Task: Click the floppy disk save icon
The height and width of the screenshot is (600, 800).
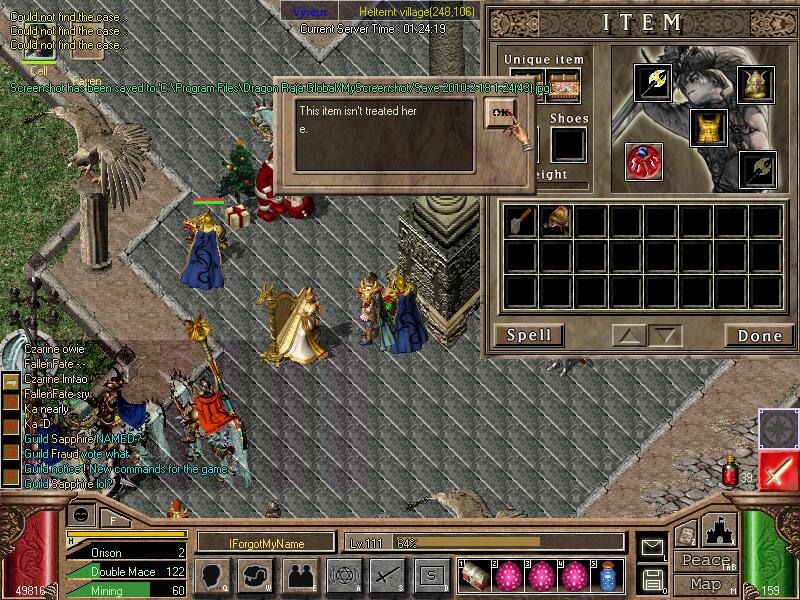Action: click(x=652, y=578)
